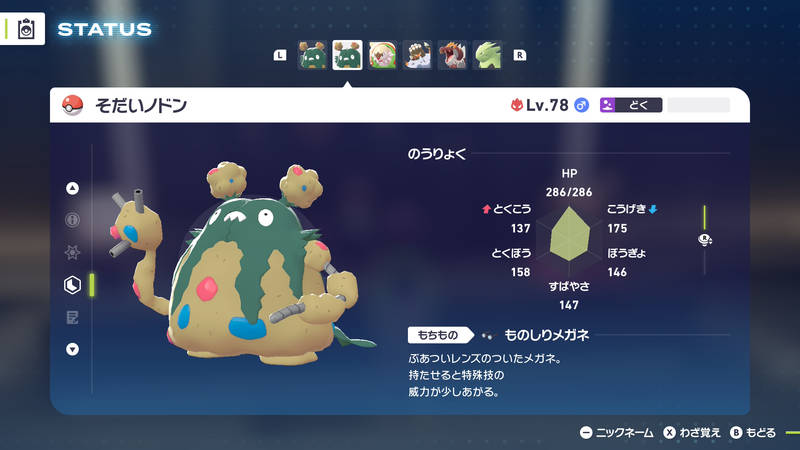Open the info page icon
Viewport: 800px width, 450px height.
72,220
